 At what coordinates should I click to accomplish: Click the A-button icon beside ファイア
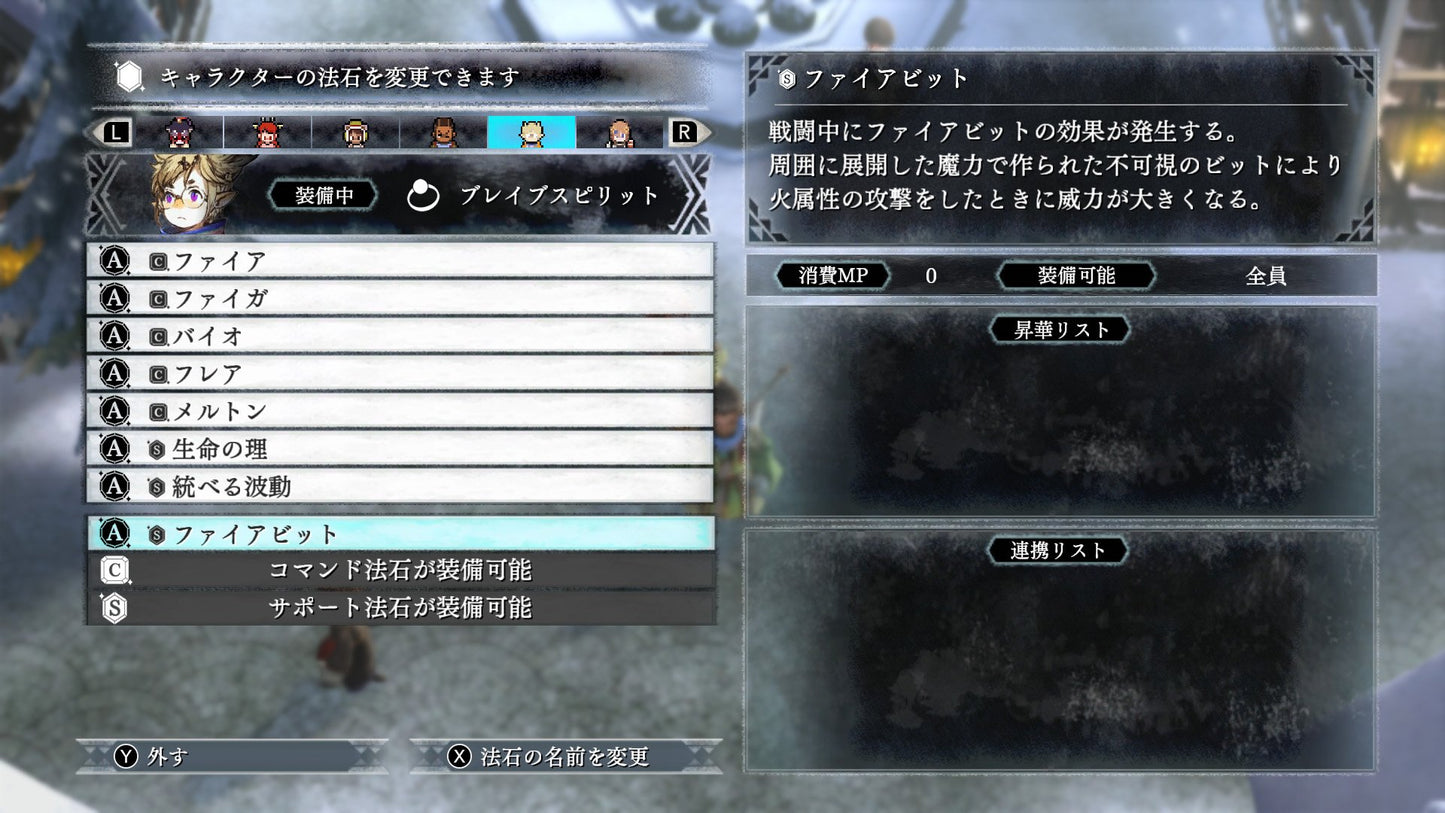(x=114, y=261)
